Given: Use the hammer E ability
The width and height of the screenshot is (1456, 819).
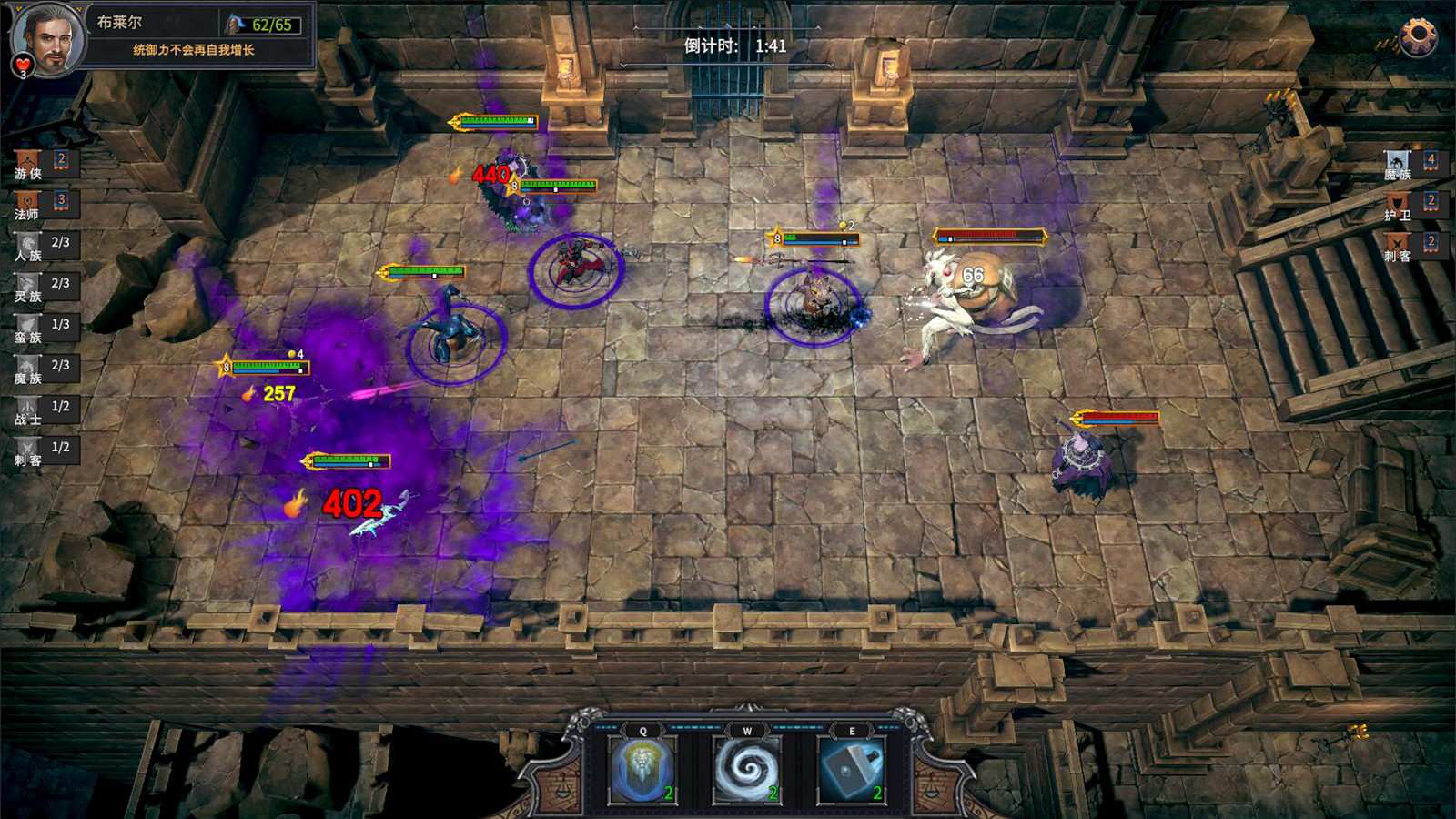Looking at the screenshot, I should (852, 770).
